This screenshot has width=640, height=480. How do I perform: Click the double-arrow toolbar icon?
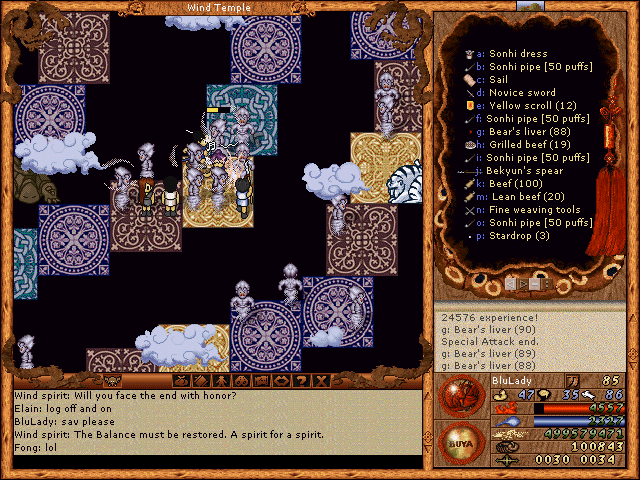tap(281, 381)
